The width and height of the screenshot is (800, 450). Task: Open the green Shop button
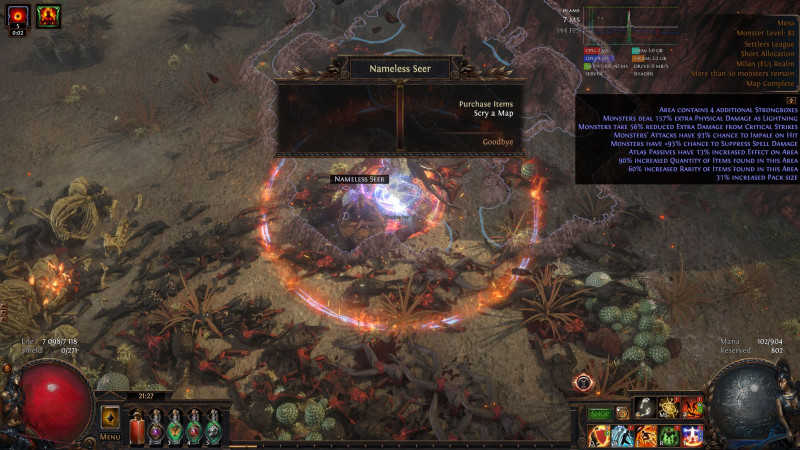click(x=599, y=414)
